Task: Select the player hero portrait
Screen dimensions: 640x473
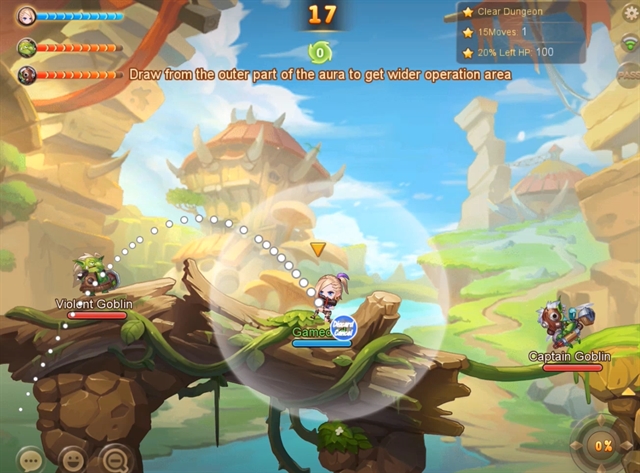Action: click(x=26, y=16)
